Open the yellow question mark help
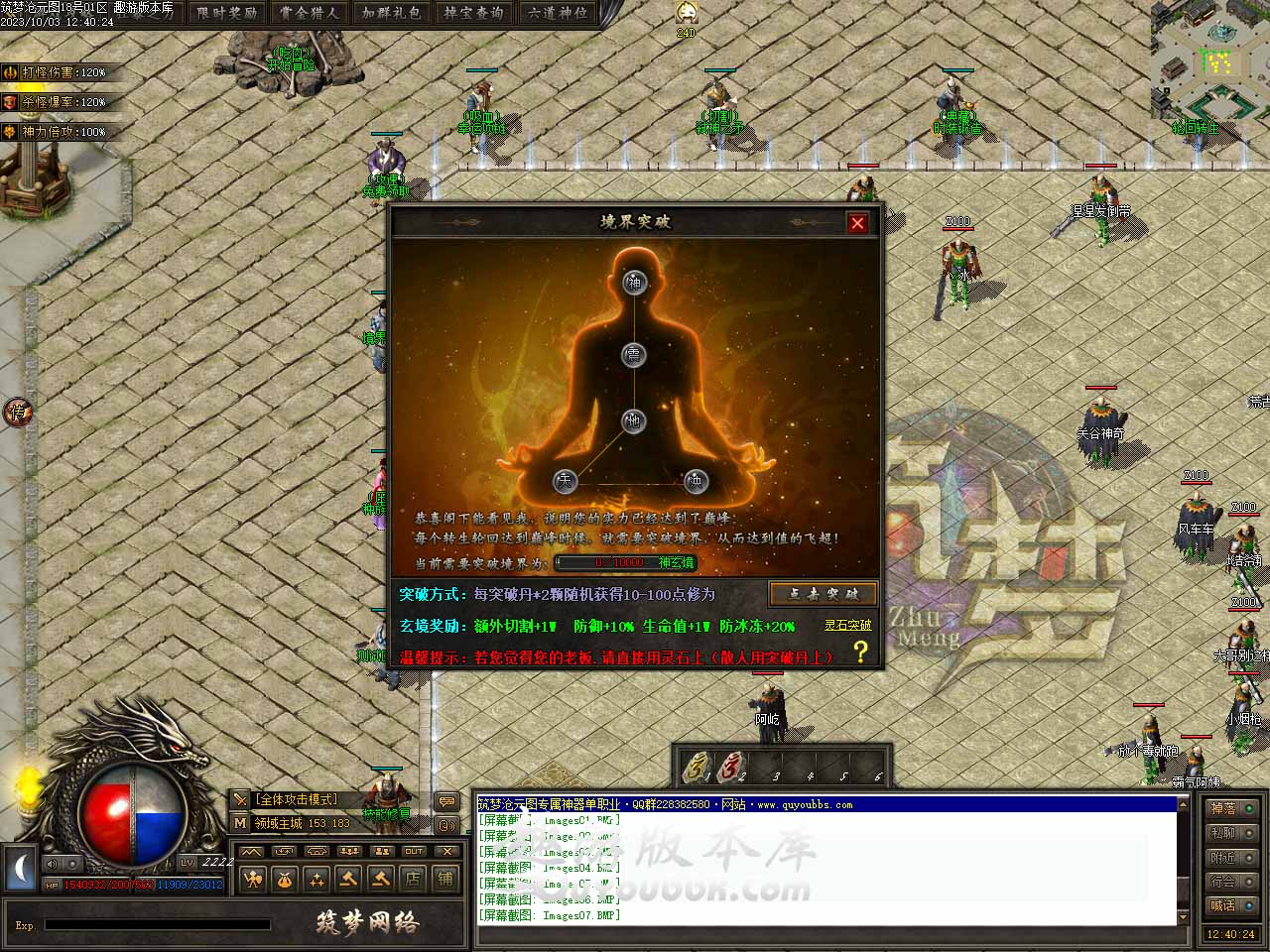Image resolution: width=1270 pixels, height=952 pixels. [x=860, y=652]
